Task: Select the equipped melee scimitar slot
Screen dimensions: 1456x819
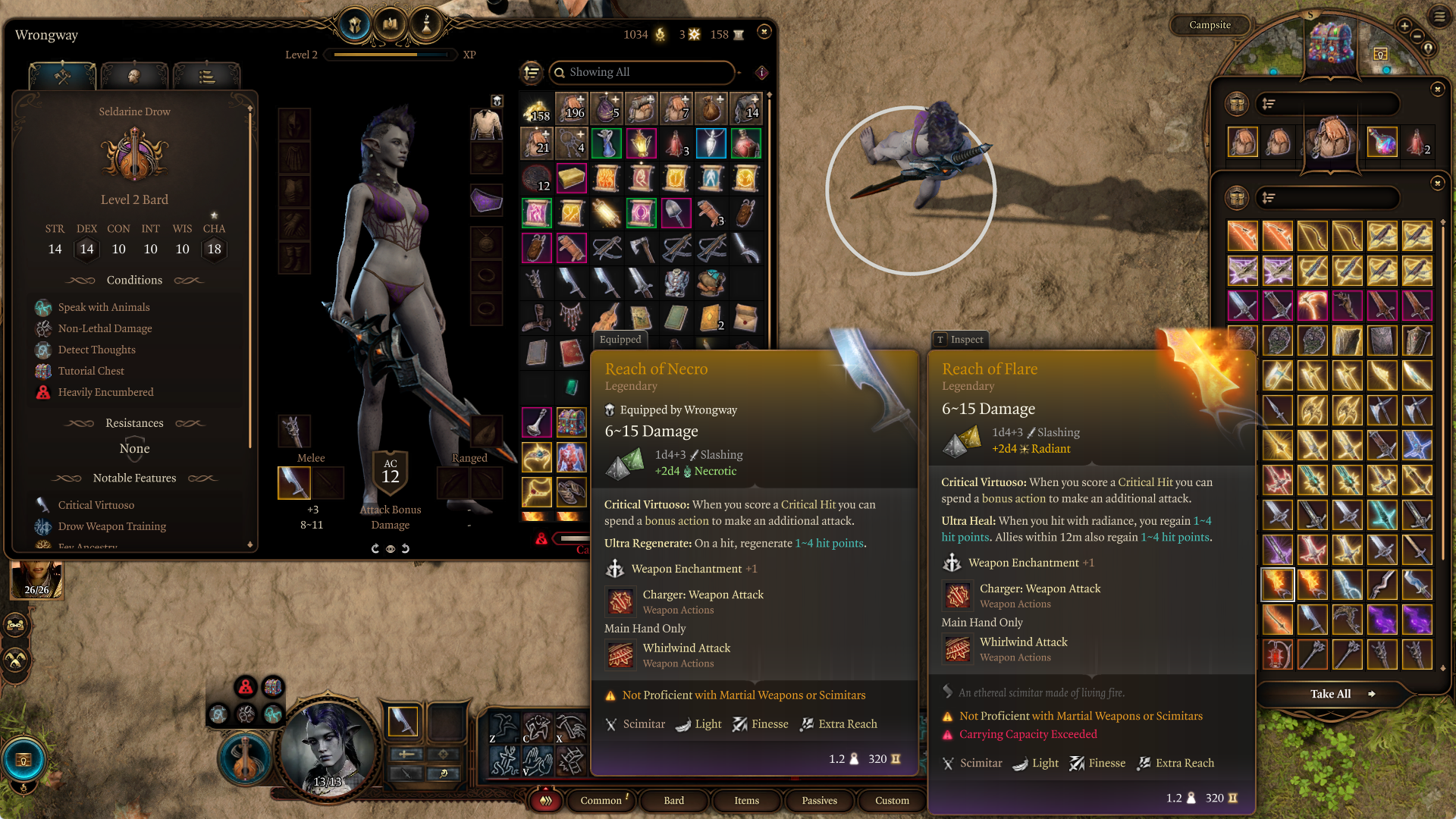Action: 294,482
